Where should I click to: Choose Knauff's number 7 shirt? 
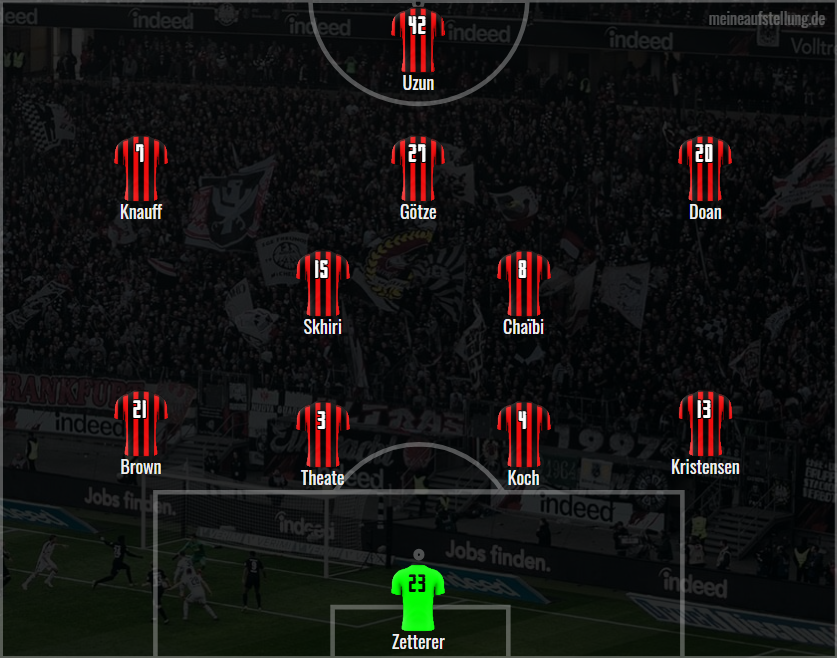140,168
